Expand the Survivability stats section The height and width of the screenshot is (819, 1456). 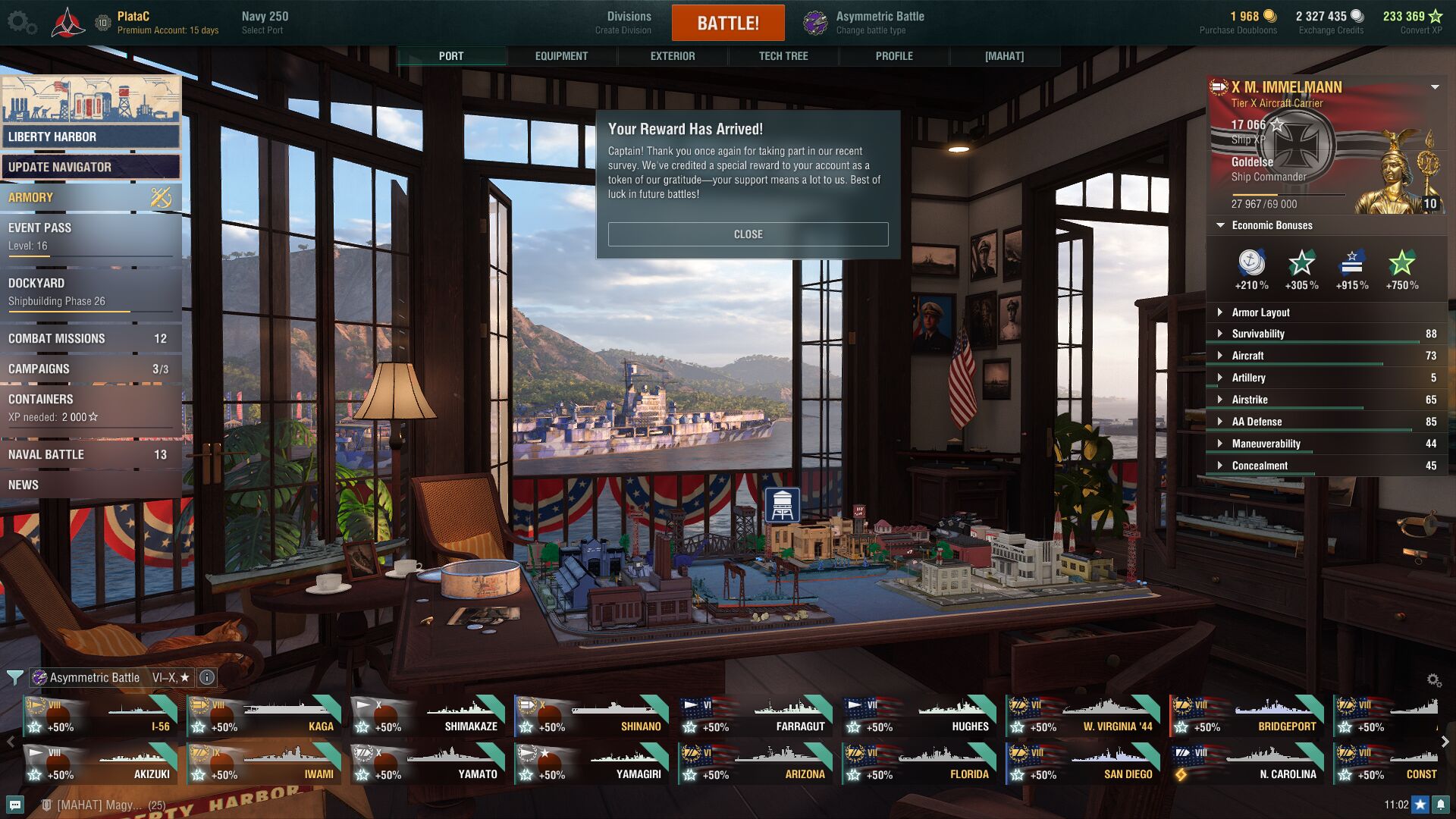pyautogui.click(x=1258, y=334)
